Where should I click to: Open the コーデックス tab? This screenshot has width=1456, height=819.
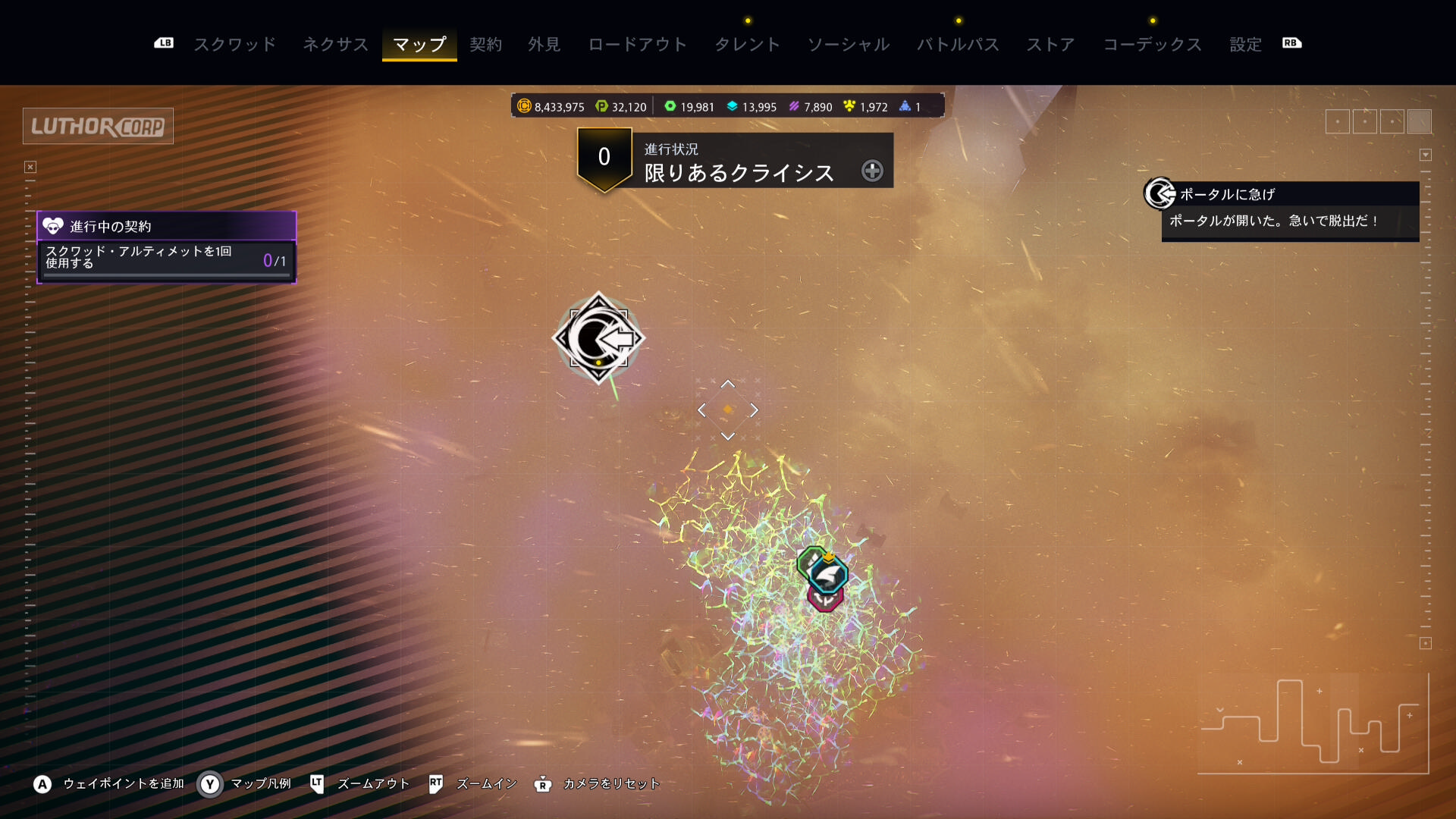coord(1152,44)
